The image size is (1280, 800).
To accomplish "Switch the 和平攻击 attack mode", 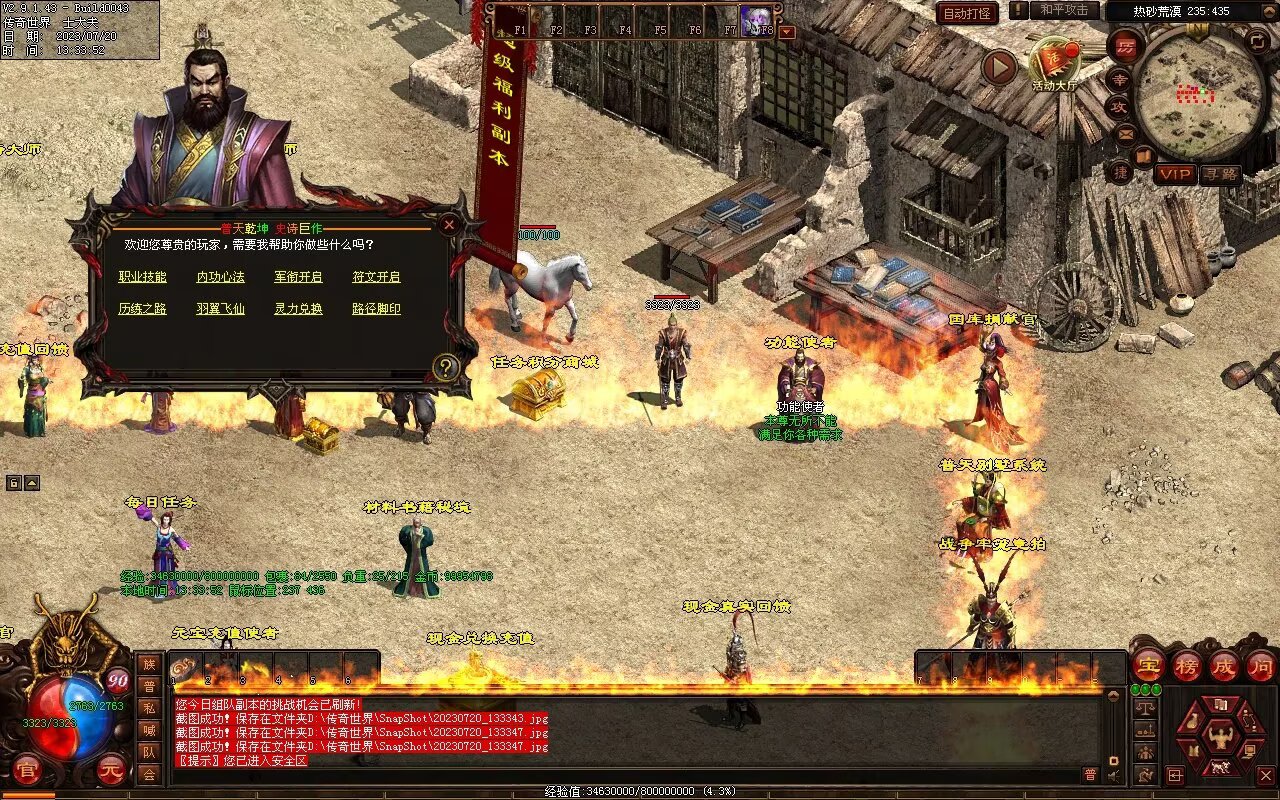I will pos(1064,10).
